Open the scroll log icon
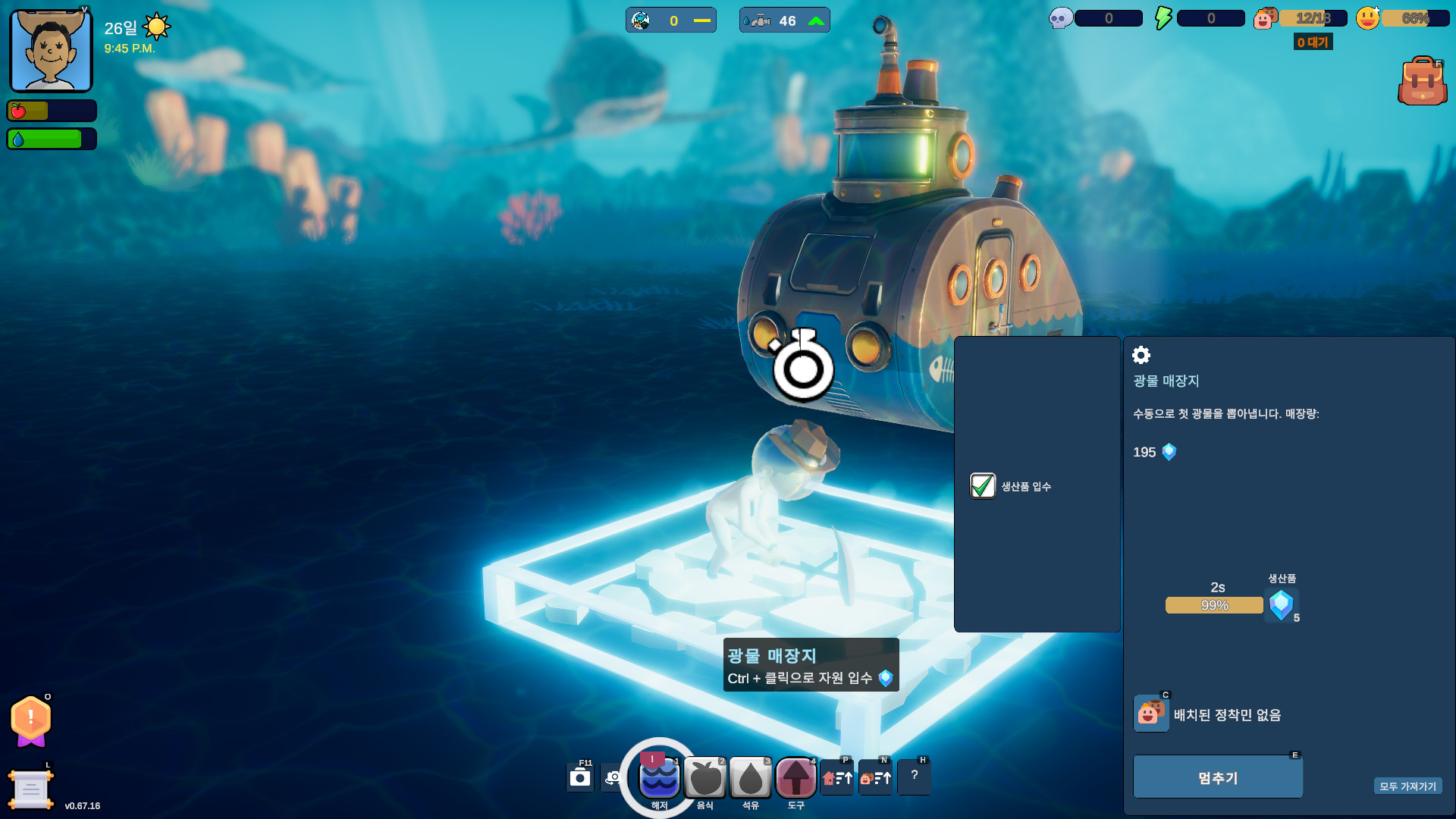The height and width of the screenshot is (819, 1456). coord(31,789)
